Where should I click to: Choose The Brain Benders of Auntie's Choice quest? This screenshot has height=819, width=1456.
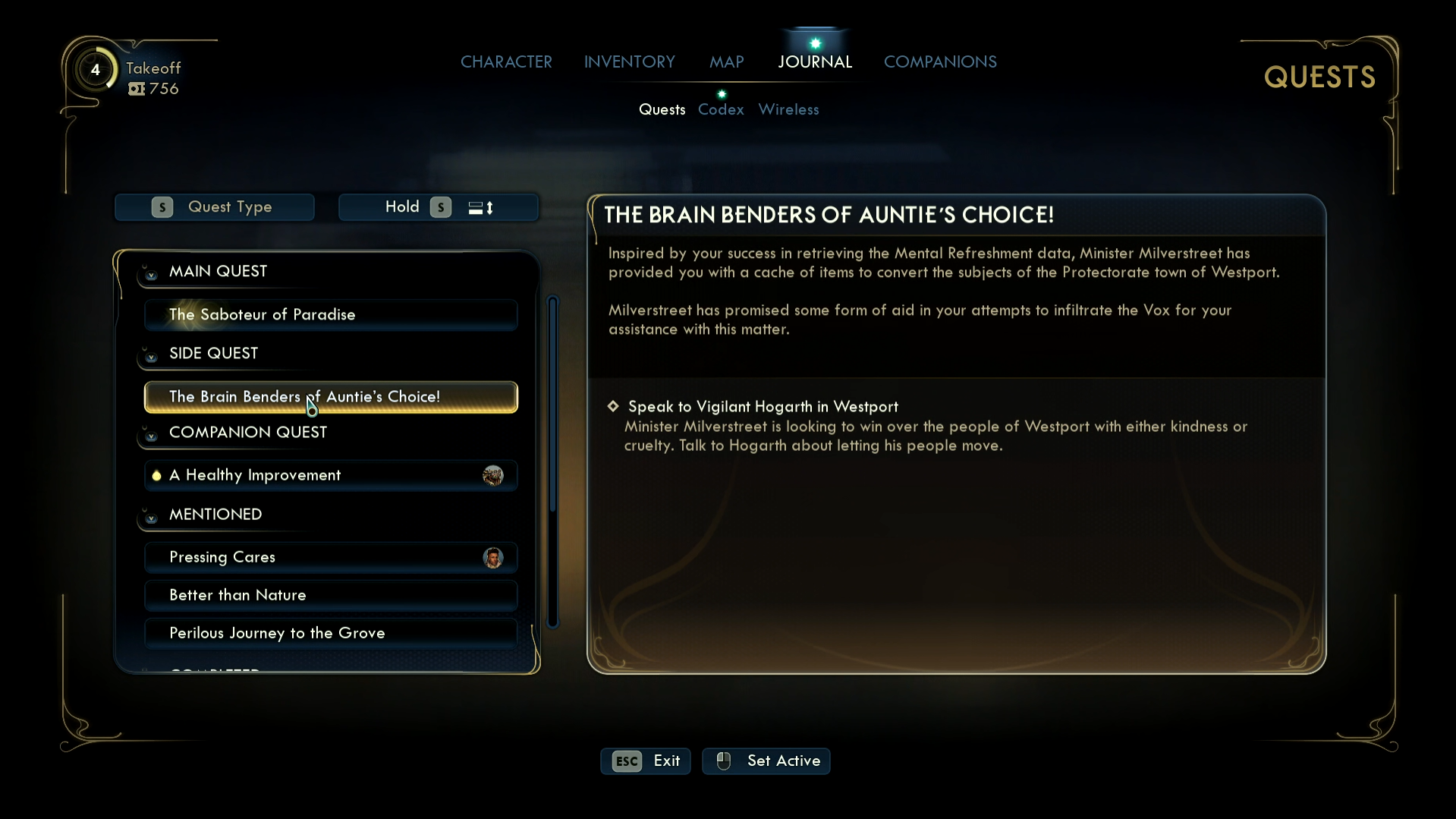click(x=331, y=397)
